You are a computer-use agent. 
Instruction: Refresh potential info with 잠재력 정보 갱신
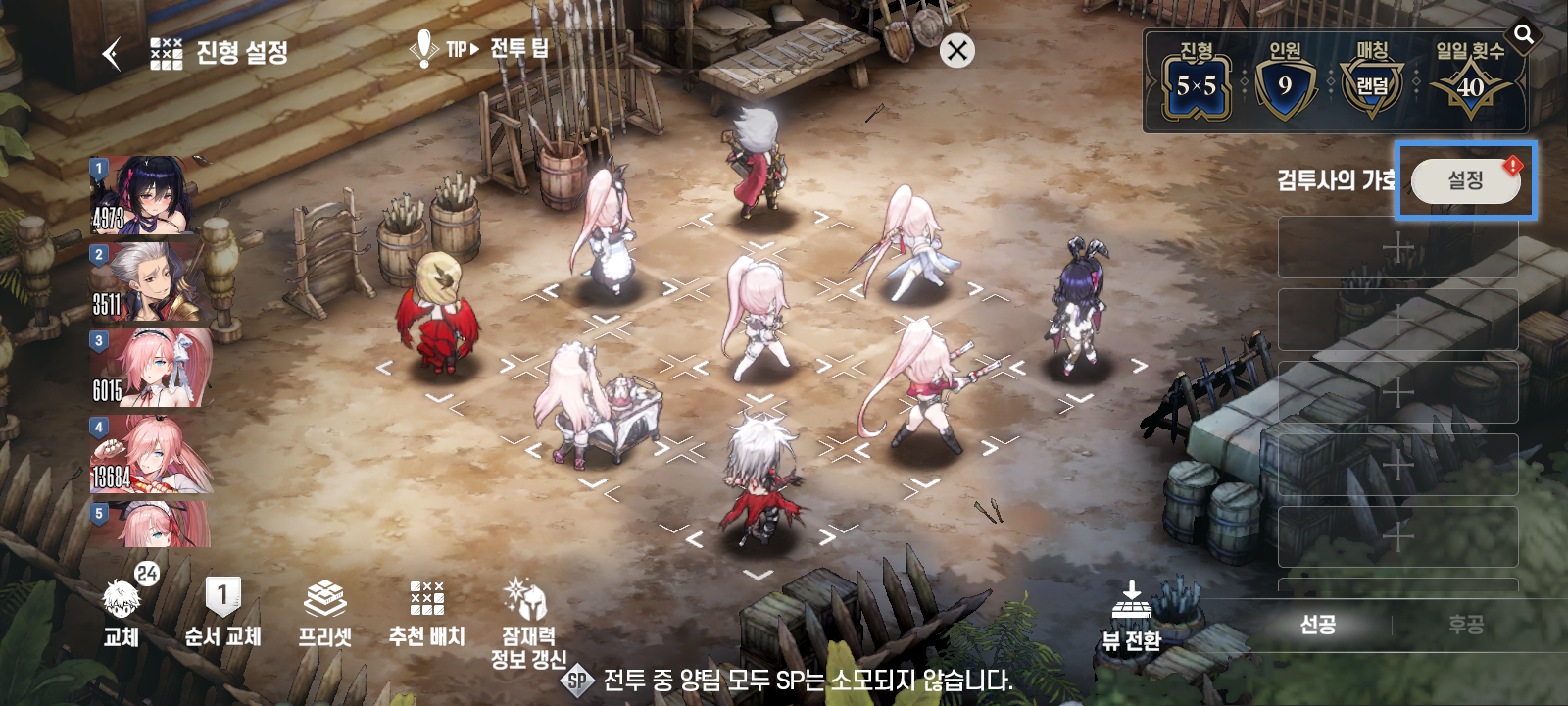(x=528, y=622)
